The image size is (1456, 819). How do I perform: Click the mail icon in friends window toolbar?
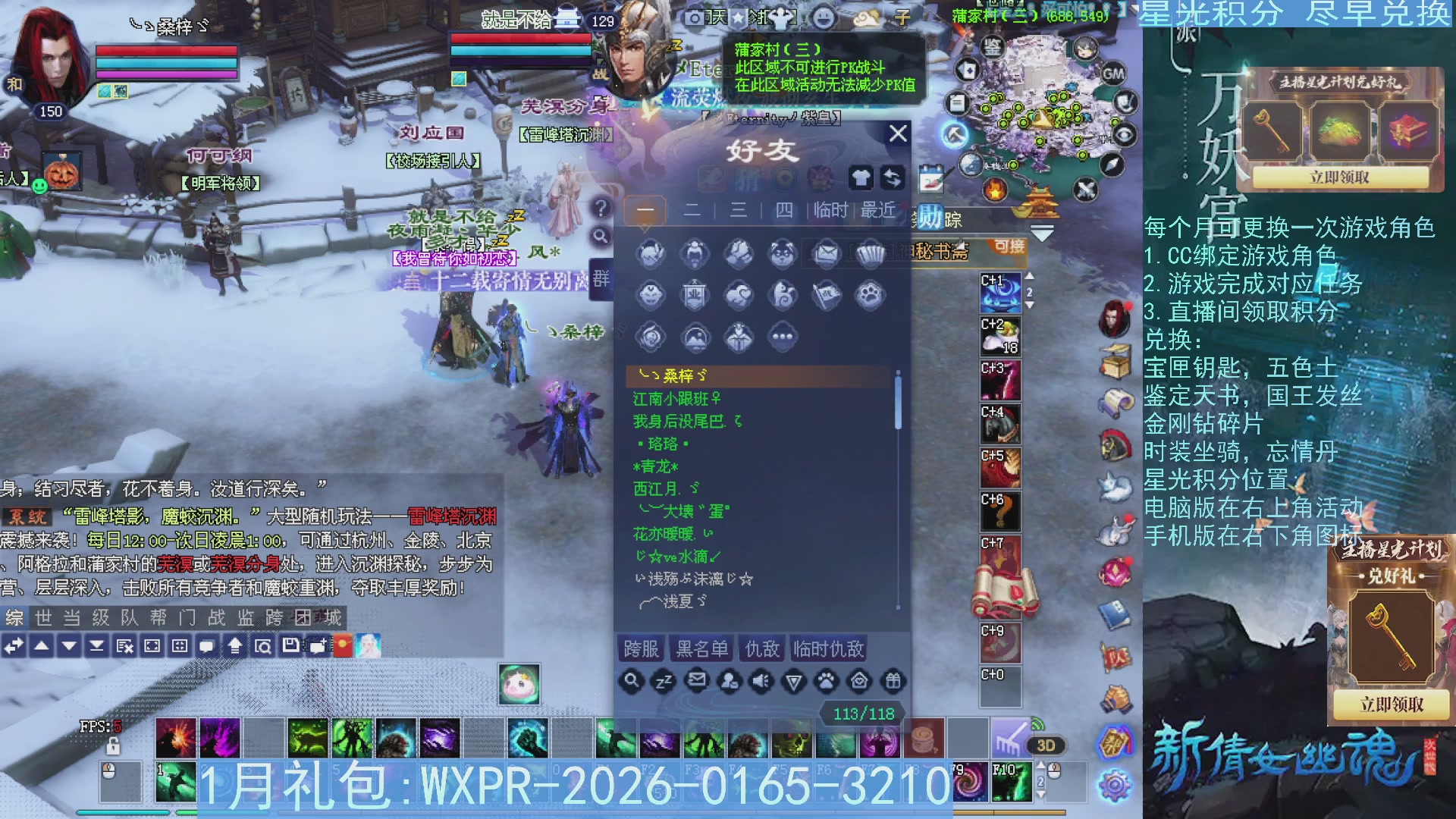coord(697,681)
